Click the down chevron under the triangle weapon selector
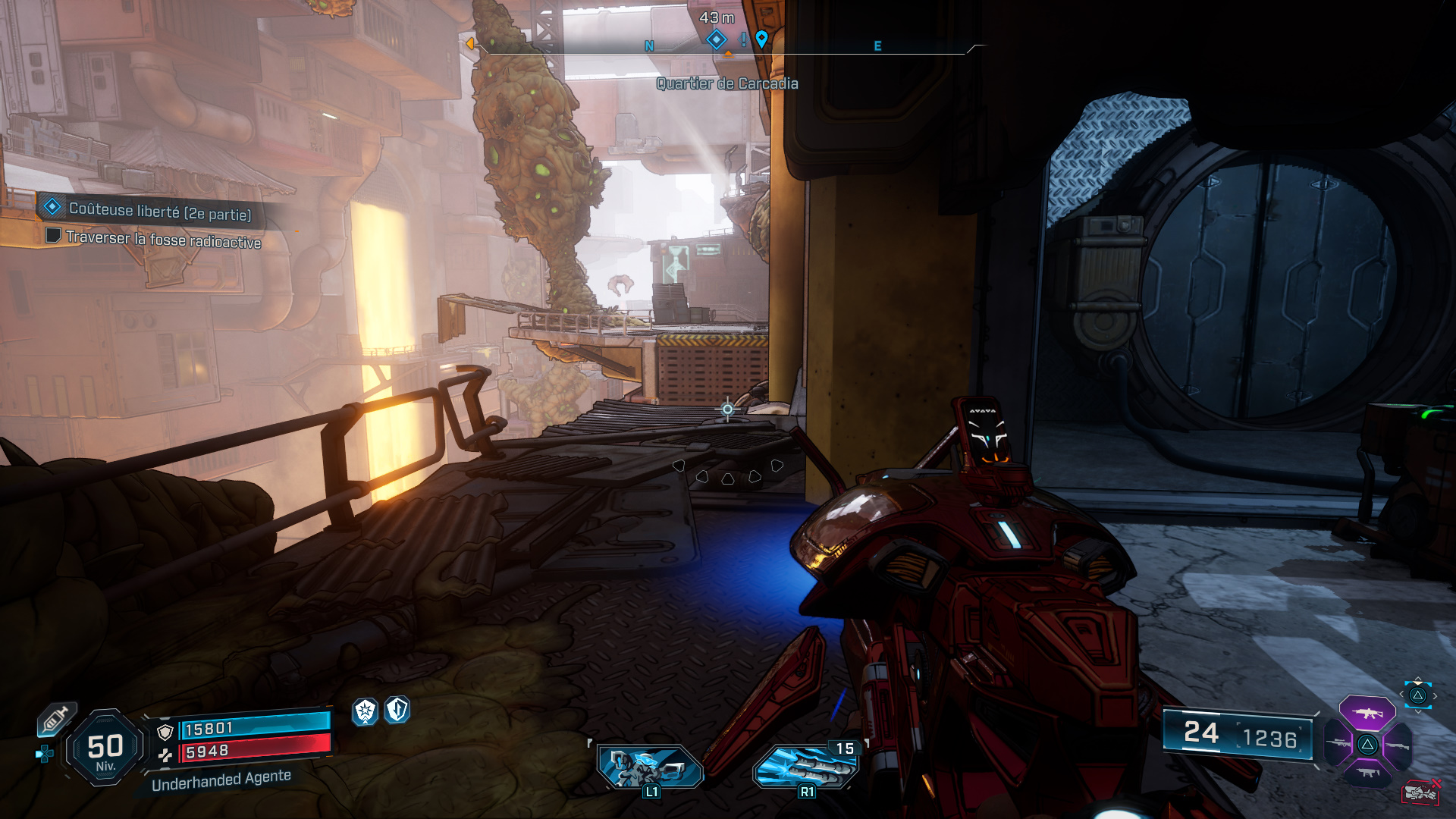Image resolution: width=1456 pixels, height=819 pixels. click(x=1417, y=711)
